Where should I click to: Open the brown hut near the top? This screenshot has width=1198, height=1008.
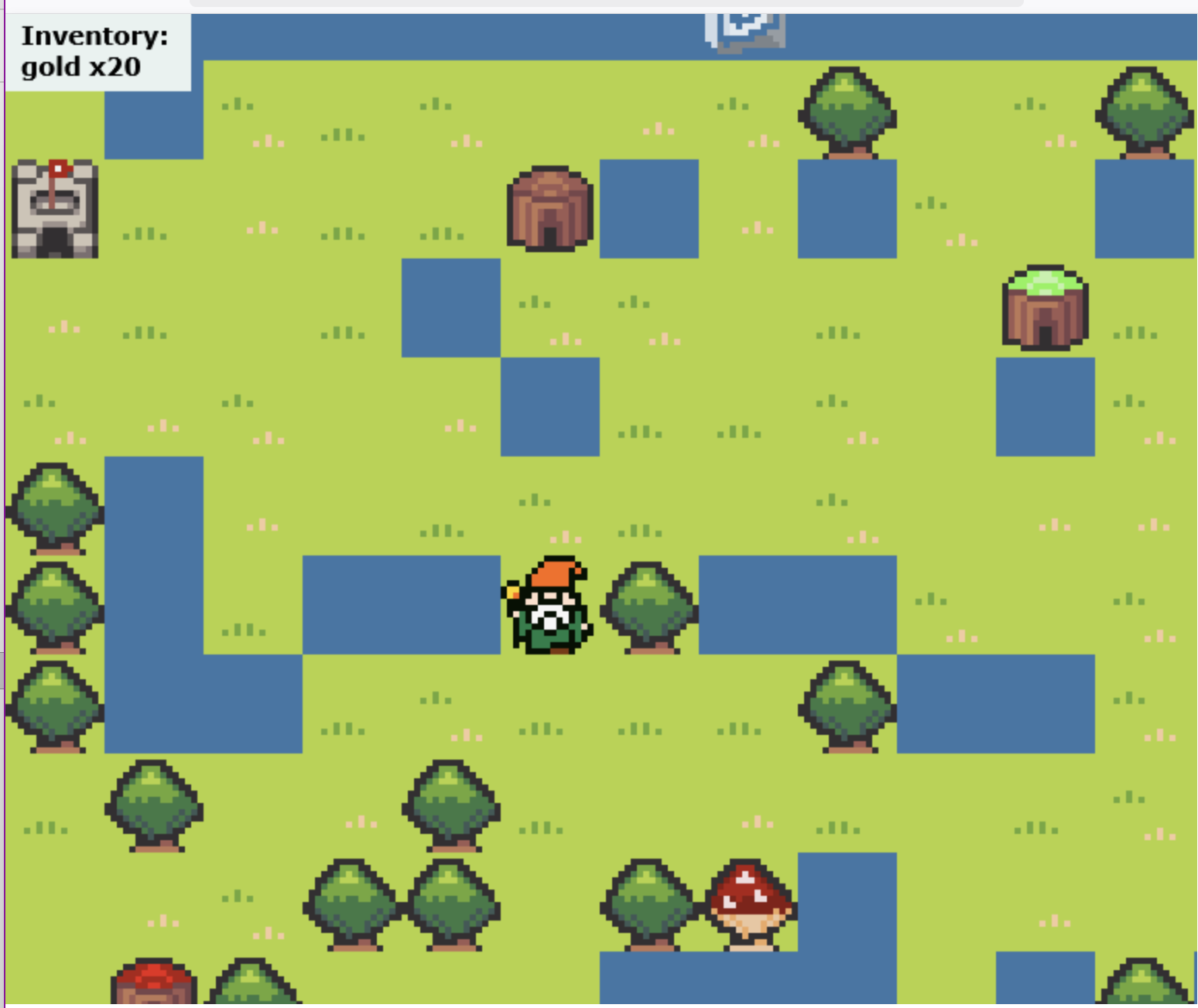click(x=548, y=210)
